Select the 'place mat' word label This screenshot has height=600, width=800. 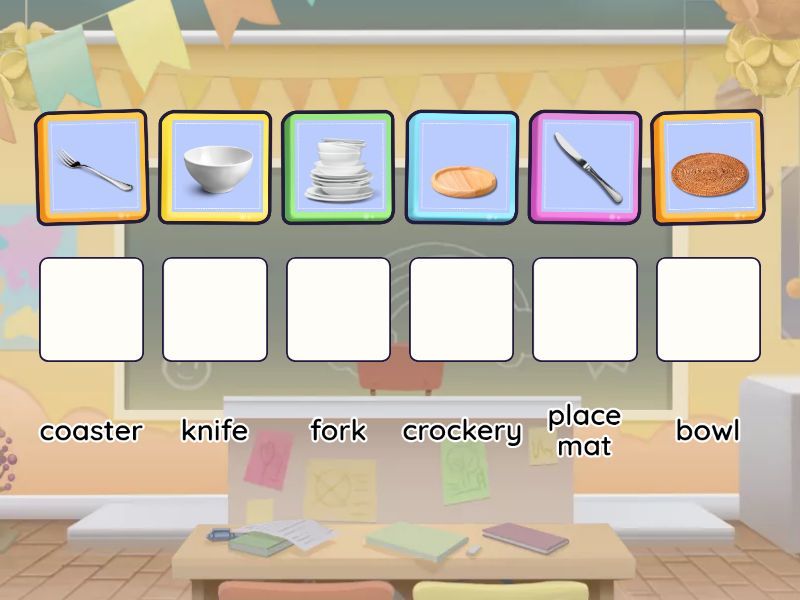584,430
